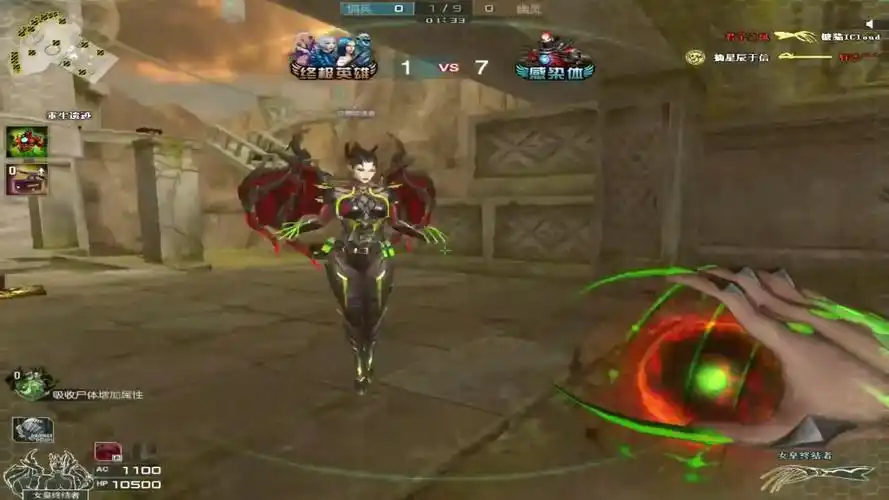The width and height of the screenshot is (889, 500).
Task: Toggle the speaker sound icon
Action: point(867,24)
